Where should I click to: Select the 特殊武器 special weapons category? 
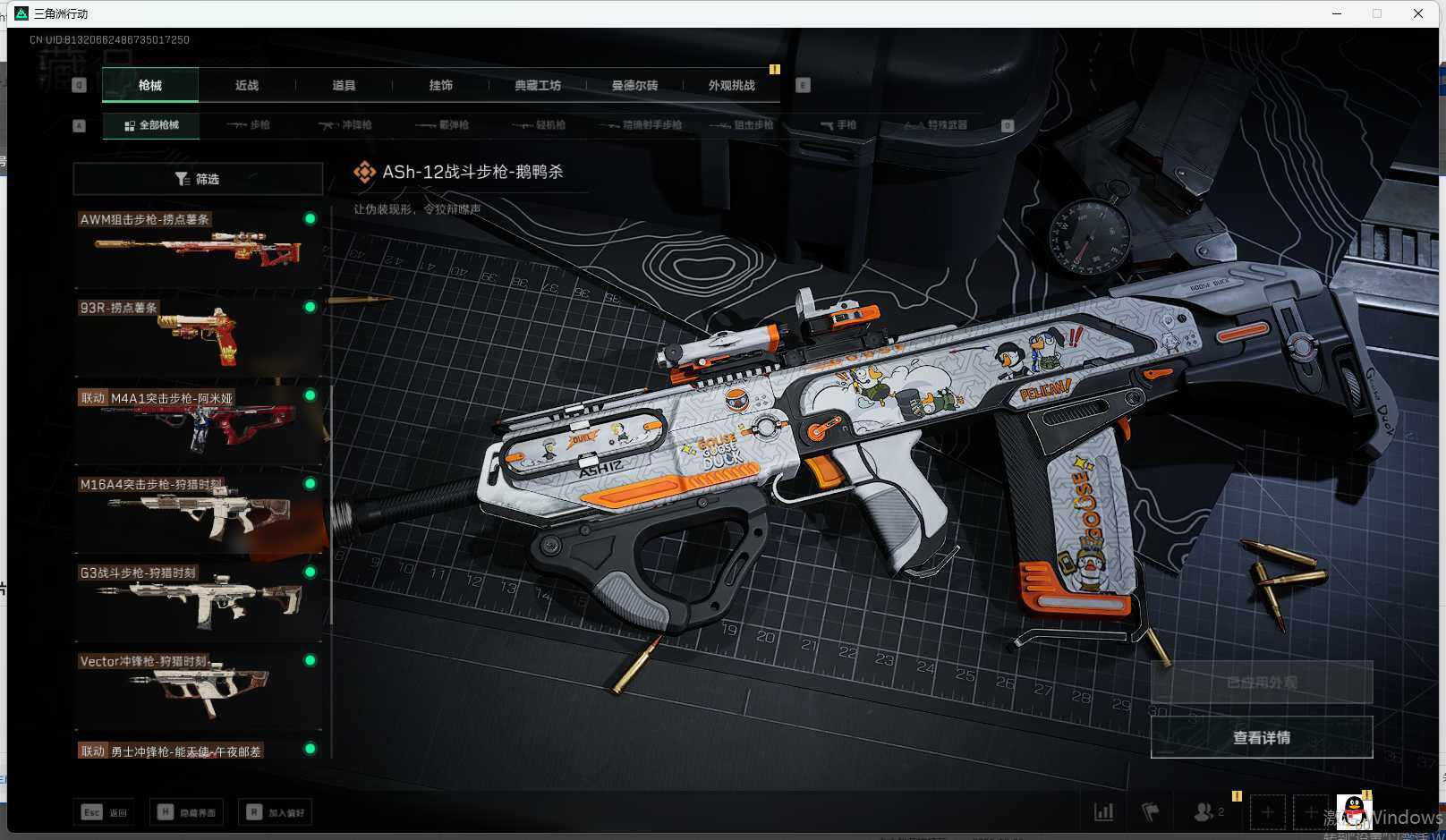coord(936,125)
